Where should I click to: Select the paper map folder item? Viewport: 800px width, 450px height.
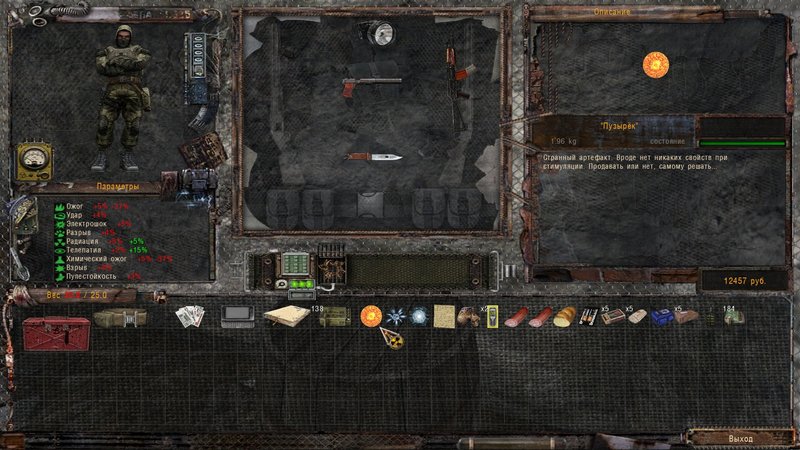pos(287,316)
